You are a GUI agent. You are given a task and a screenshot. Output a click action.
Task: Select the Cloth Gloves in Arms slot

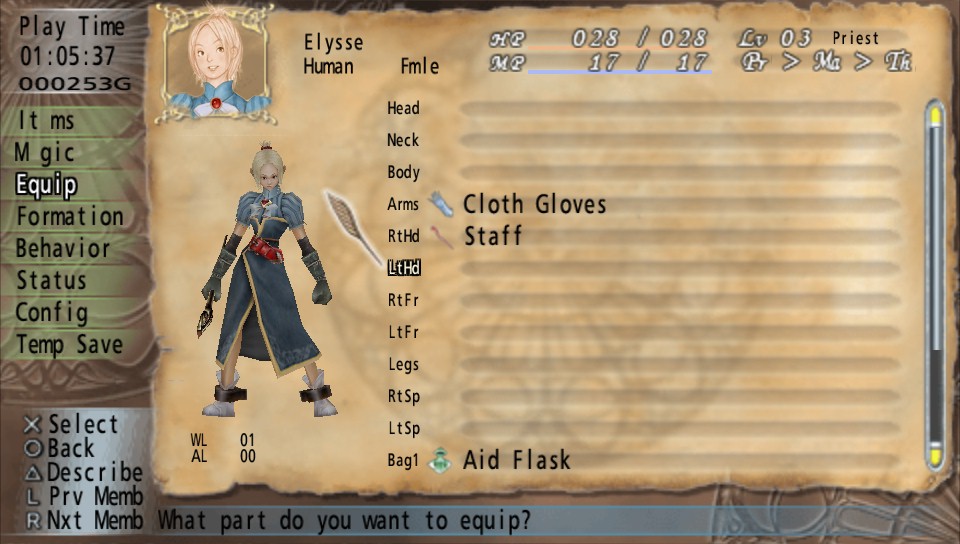[x=534, y=205]
